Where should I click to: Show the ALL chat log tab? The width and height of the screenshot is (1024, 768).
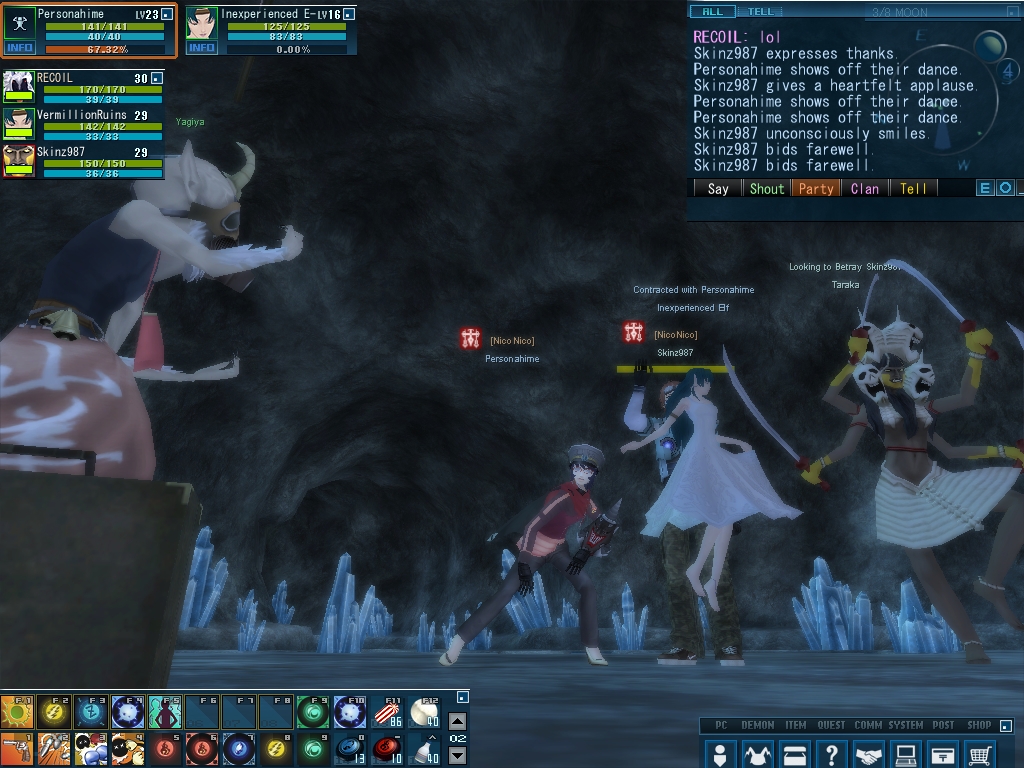click(713, 12)
